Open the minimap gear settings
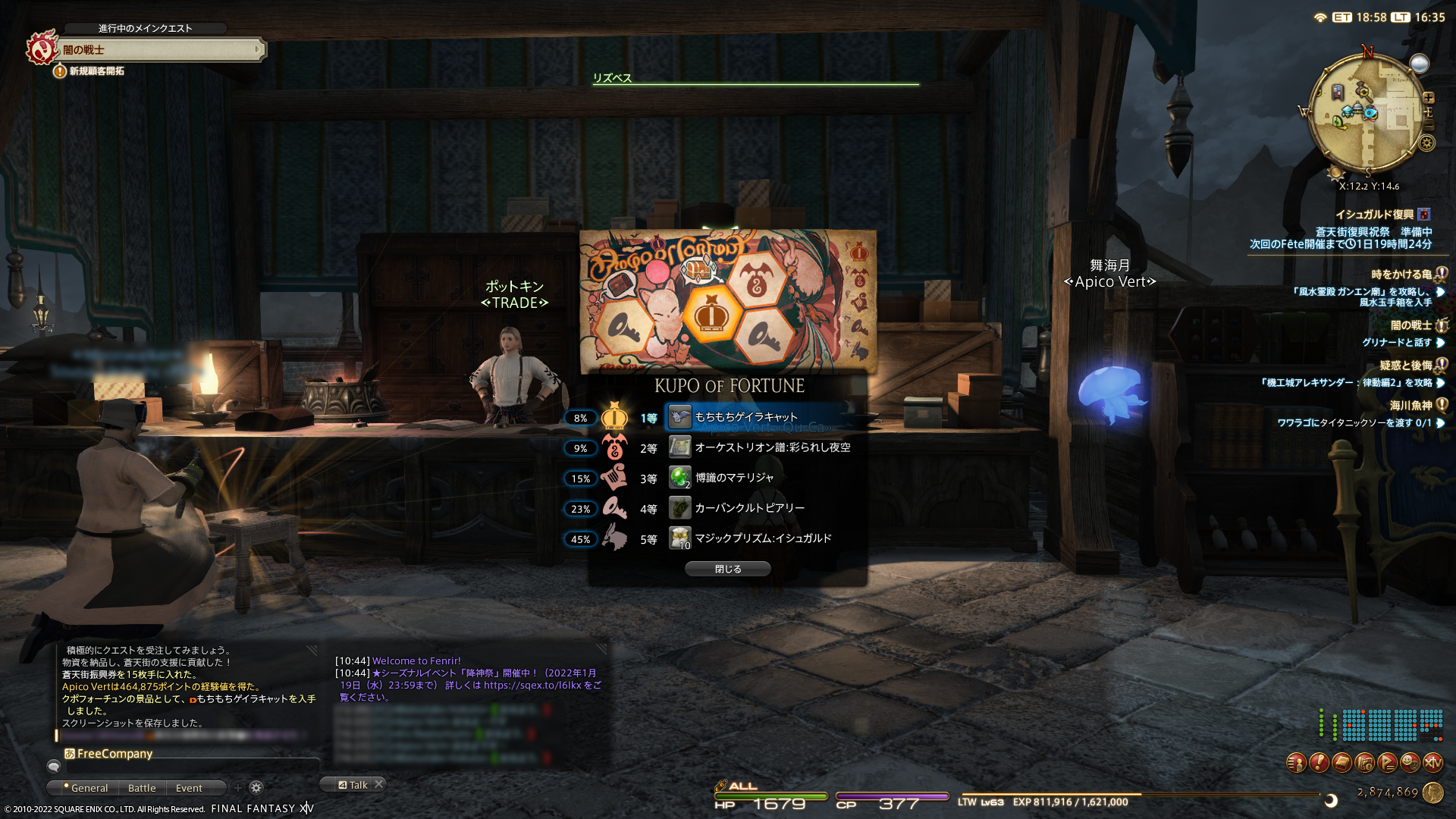1456x819 pixels. pos(1427,143)
